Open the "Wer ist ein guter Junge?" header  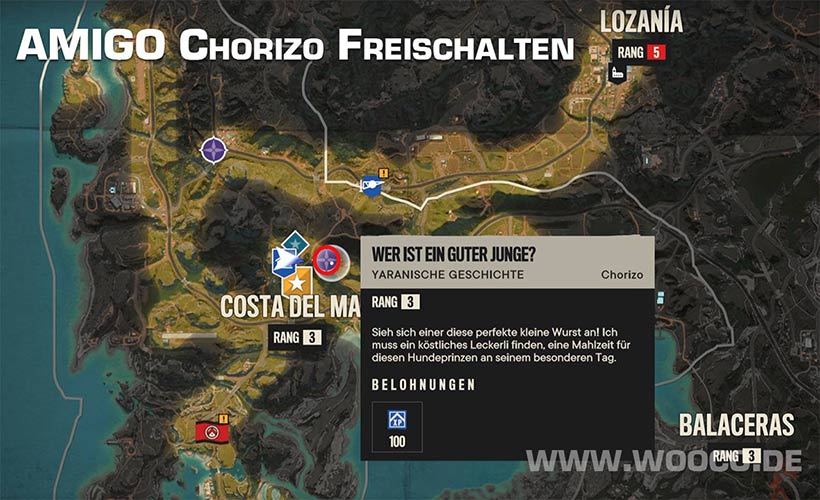click(453, 254)
